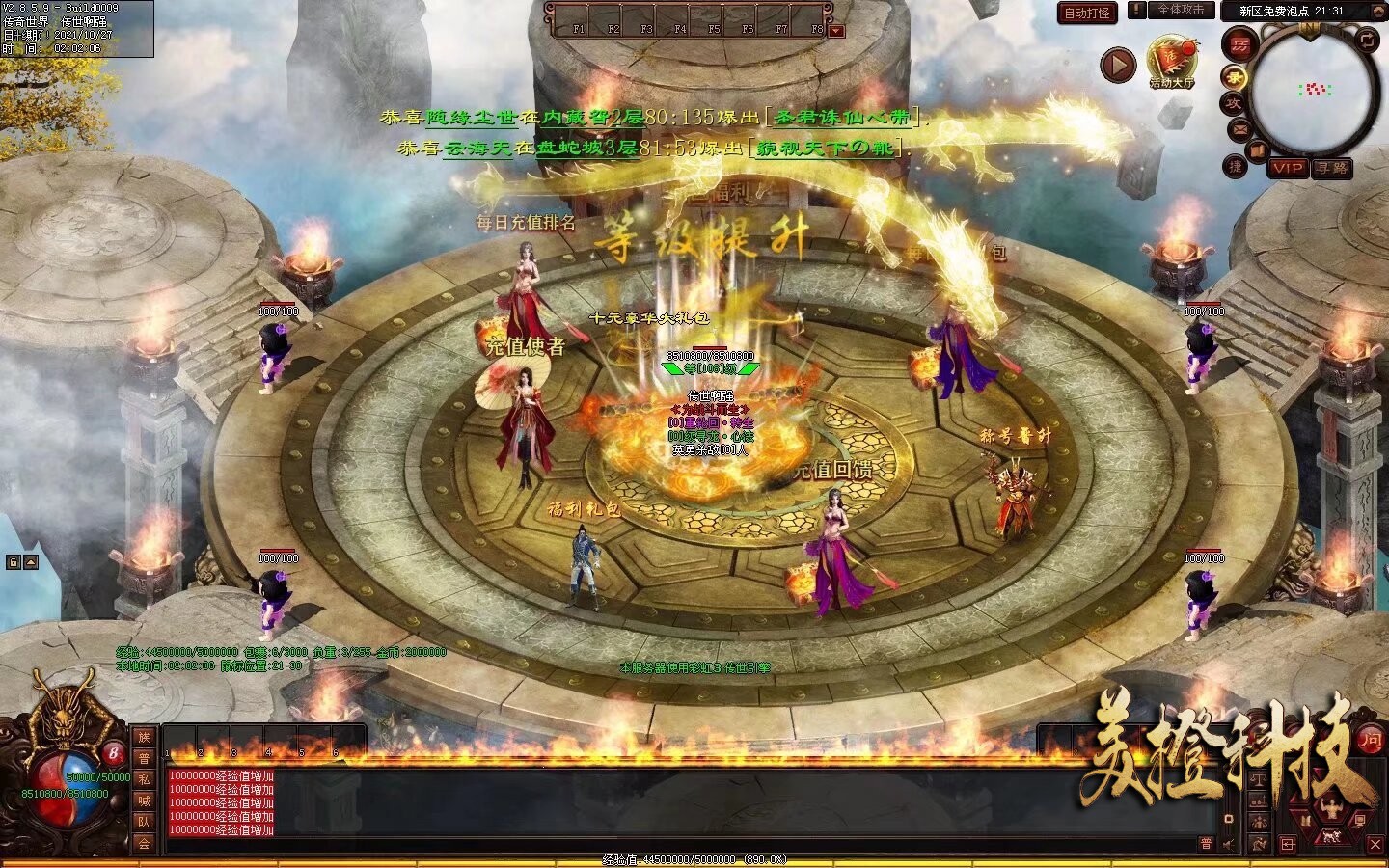The width and height of the screenshot is (1389, 868).
Task: Switch chat channel to 私 private
Action: (144, 779)
